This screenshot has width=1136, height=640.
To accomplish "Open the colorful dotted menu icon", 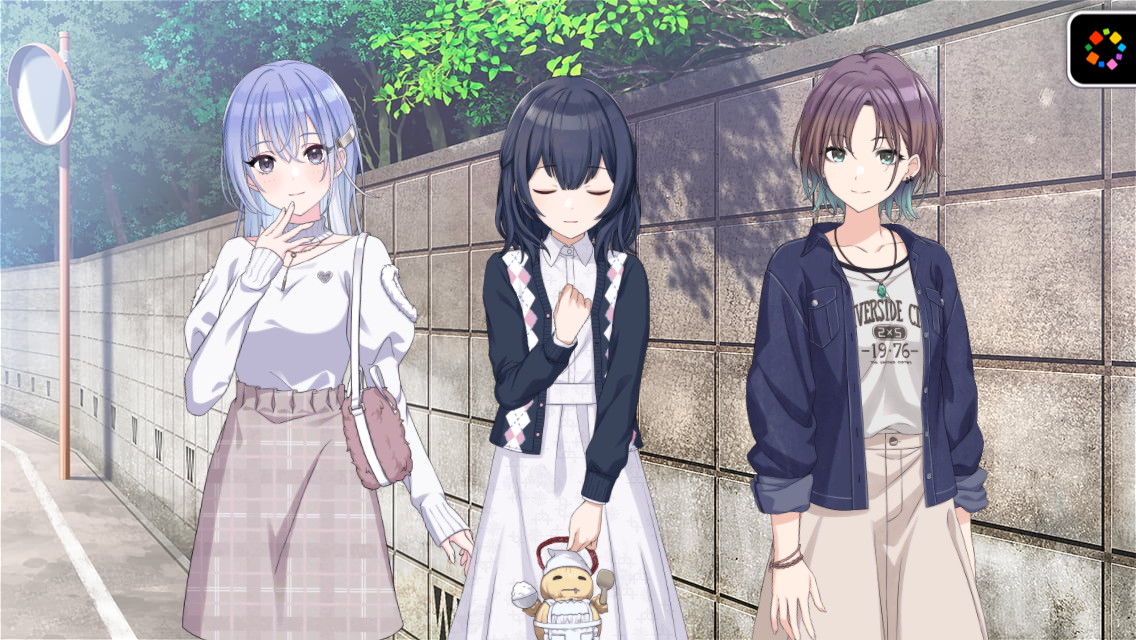I will [x=1104, y=48].
